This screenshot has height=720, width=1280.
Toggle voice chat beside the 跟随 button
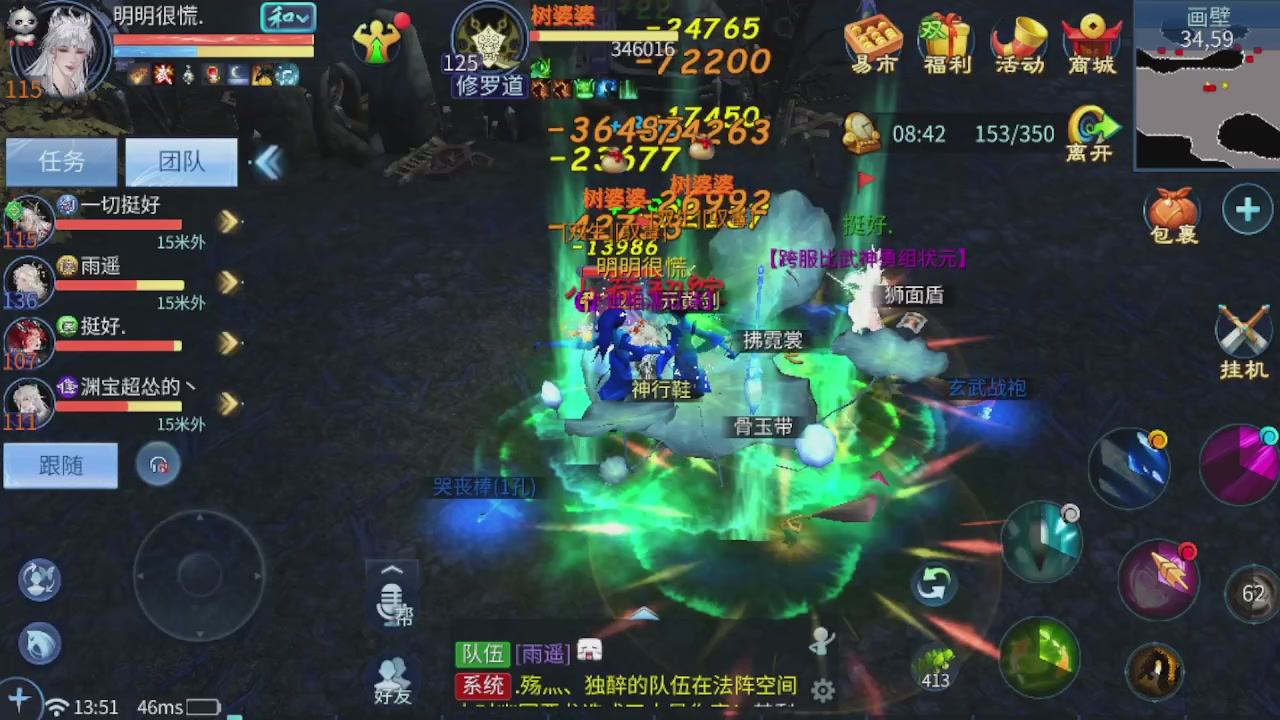(159, 463)
